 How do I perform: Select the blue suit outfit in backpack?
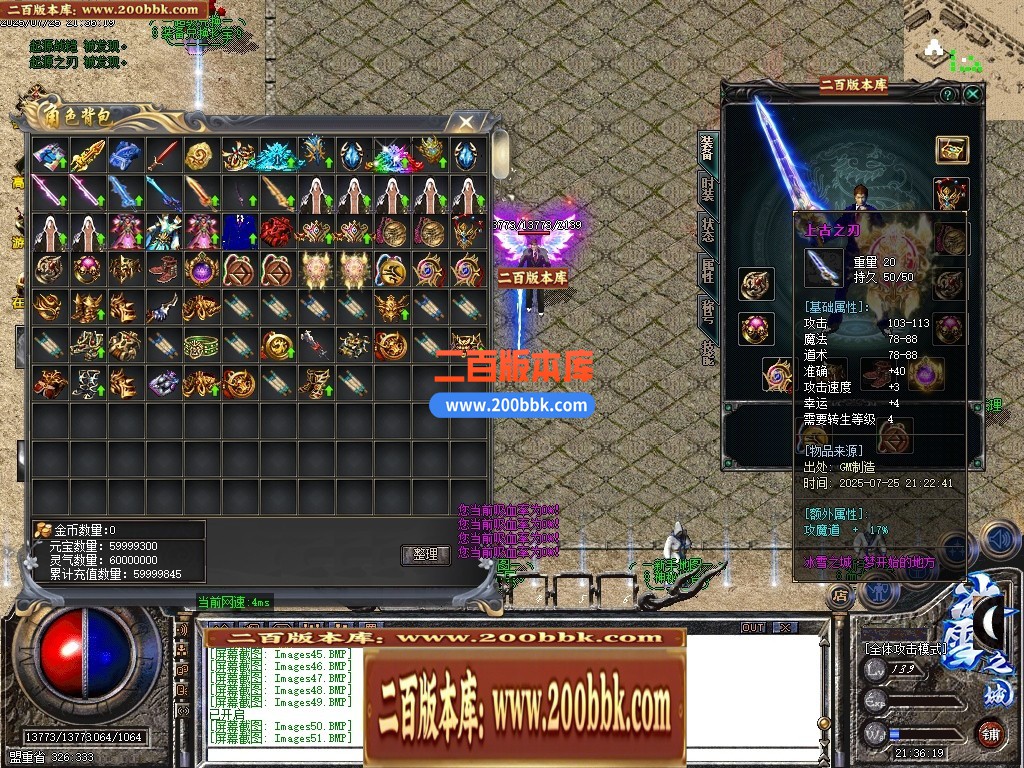tap(239, 231)
